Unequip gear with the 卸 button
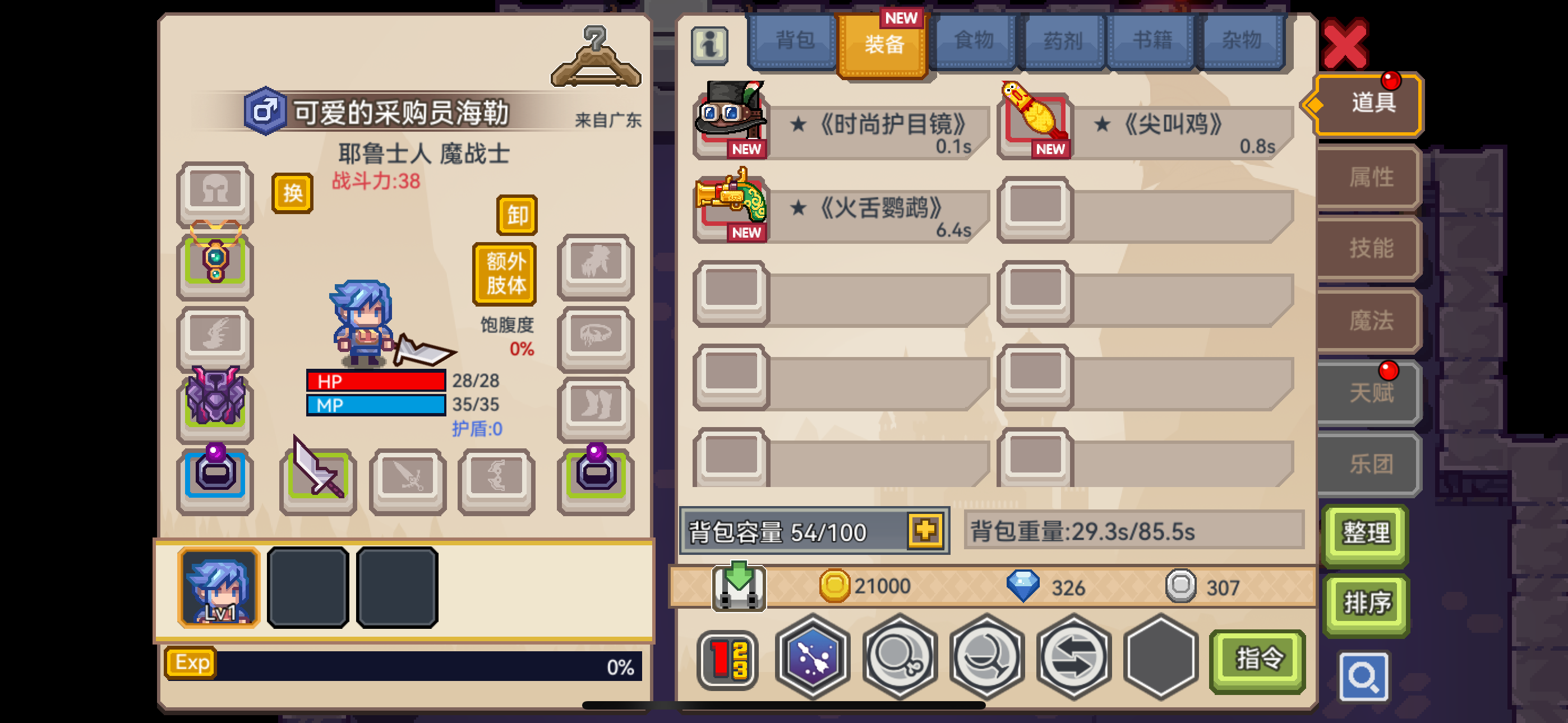This screenshot has height=723, width=1568. pyautogui.click(x=515, y=215)
